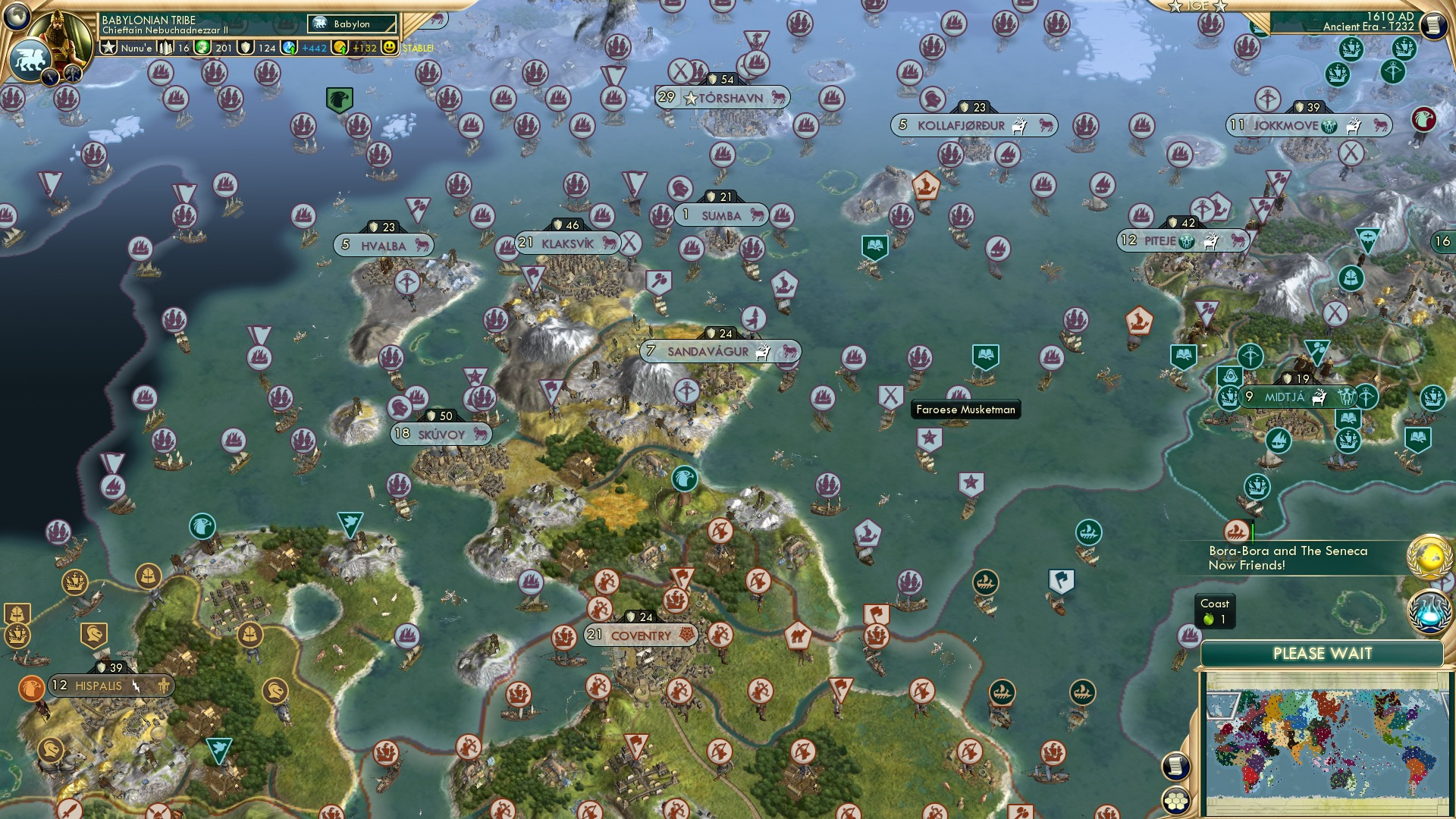The height and width of the screenshot is (819, 1456).
Task: Click the happiness smiley face icon
Action: click(x=389, y=47)
